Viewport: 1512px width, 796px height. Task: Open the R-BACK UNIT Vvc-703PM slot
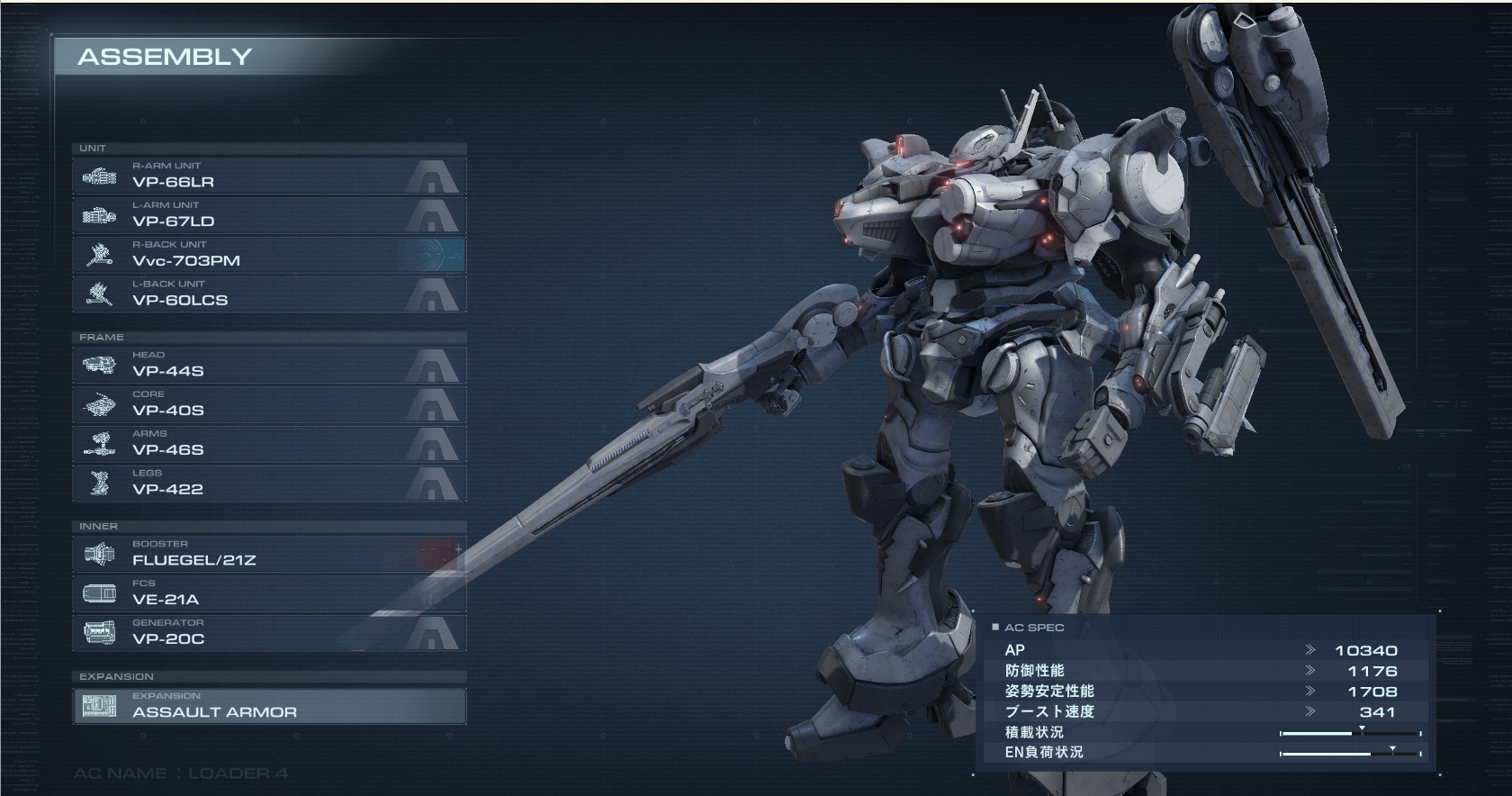(x=268, y=256)
